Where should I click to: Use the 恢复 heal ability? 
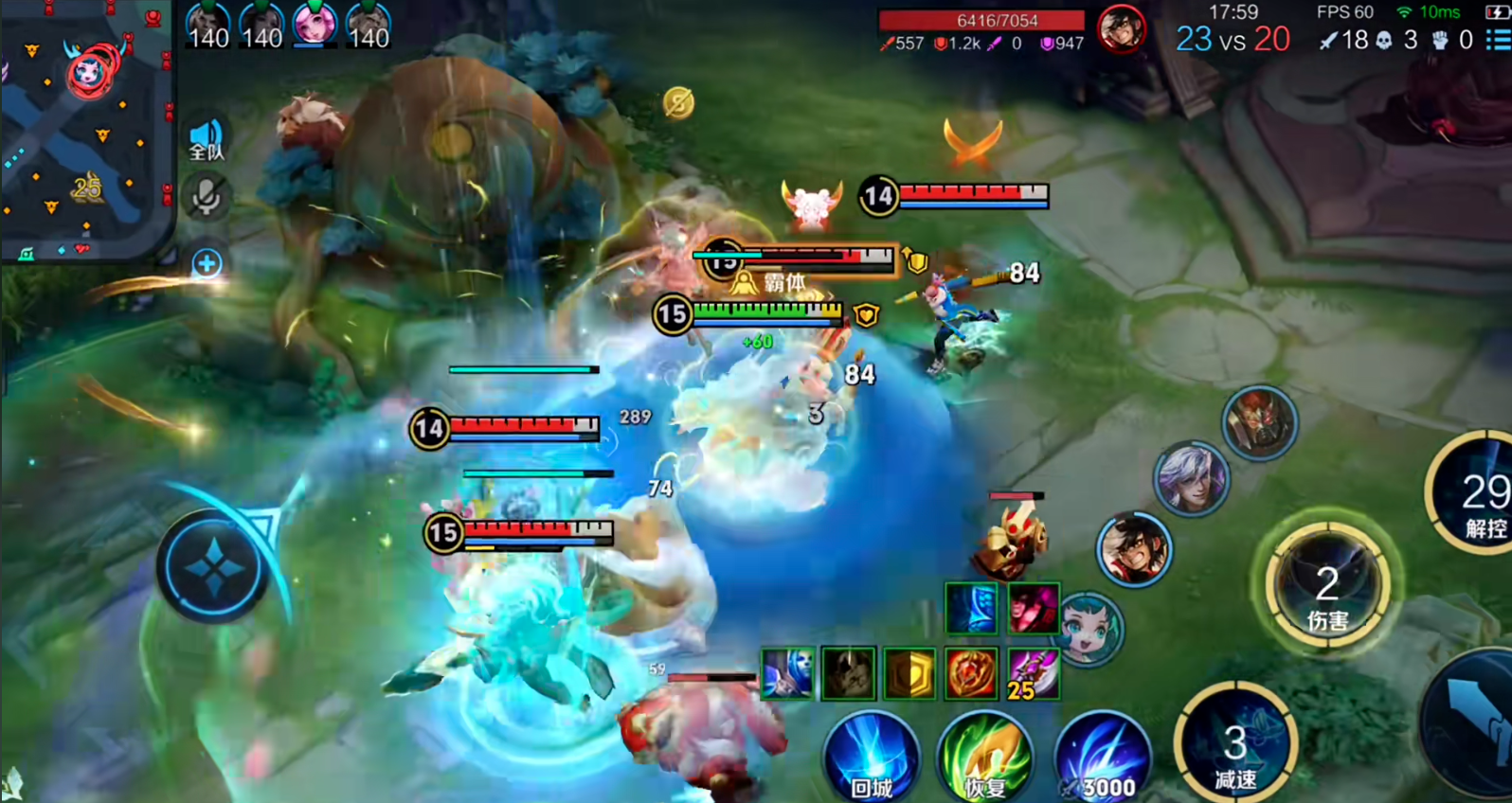click(x=985, y=758)
